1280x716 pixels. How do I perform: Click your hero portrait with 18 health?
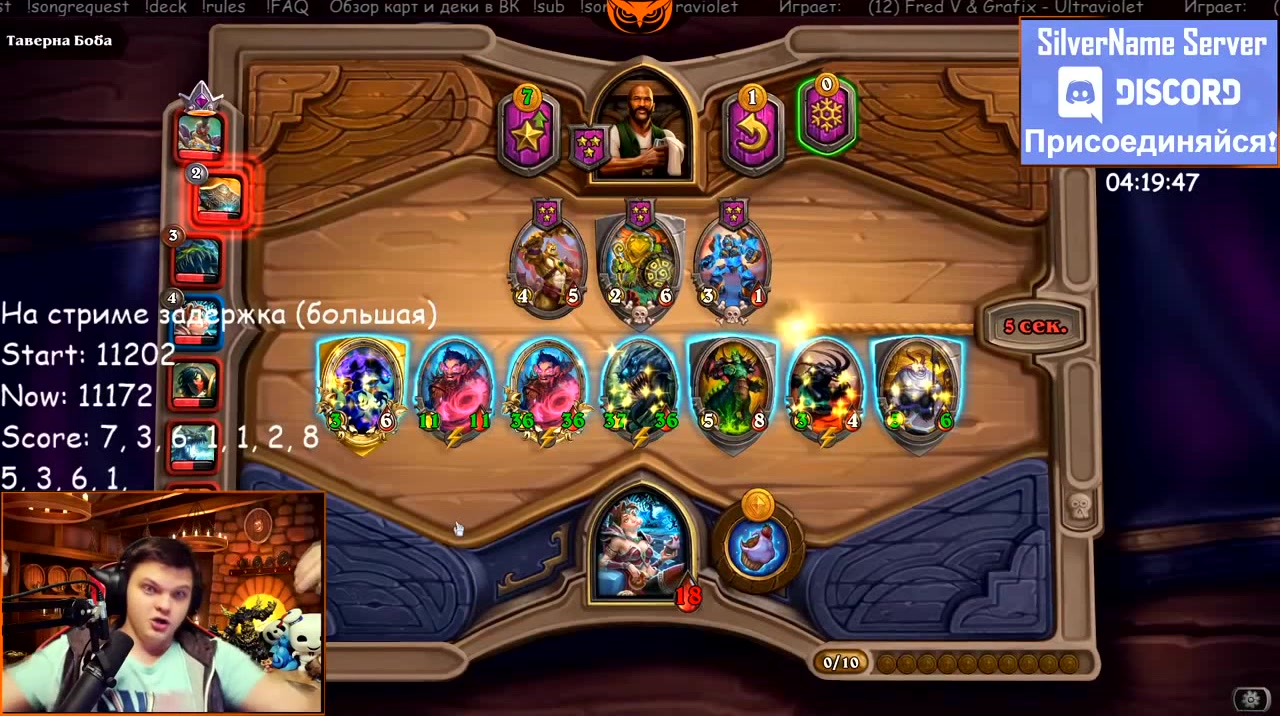(x=640, y=545)
